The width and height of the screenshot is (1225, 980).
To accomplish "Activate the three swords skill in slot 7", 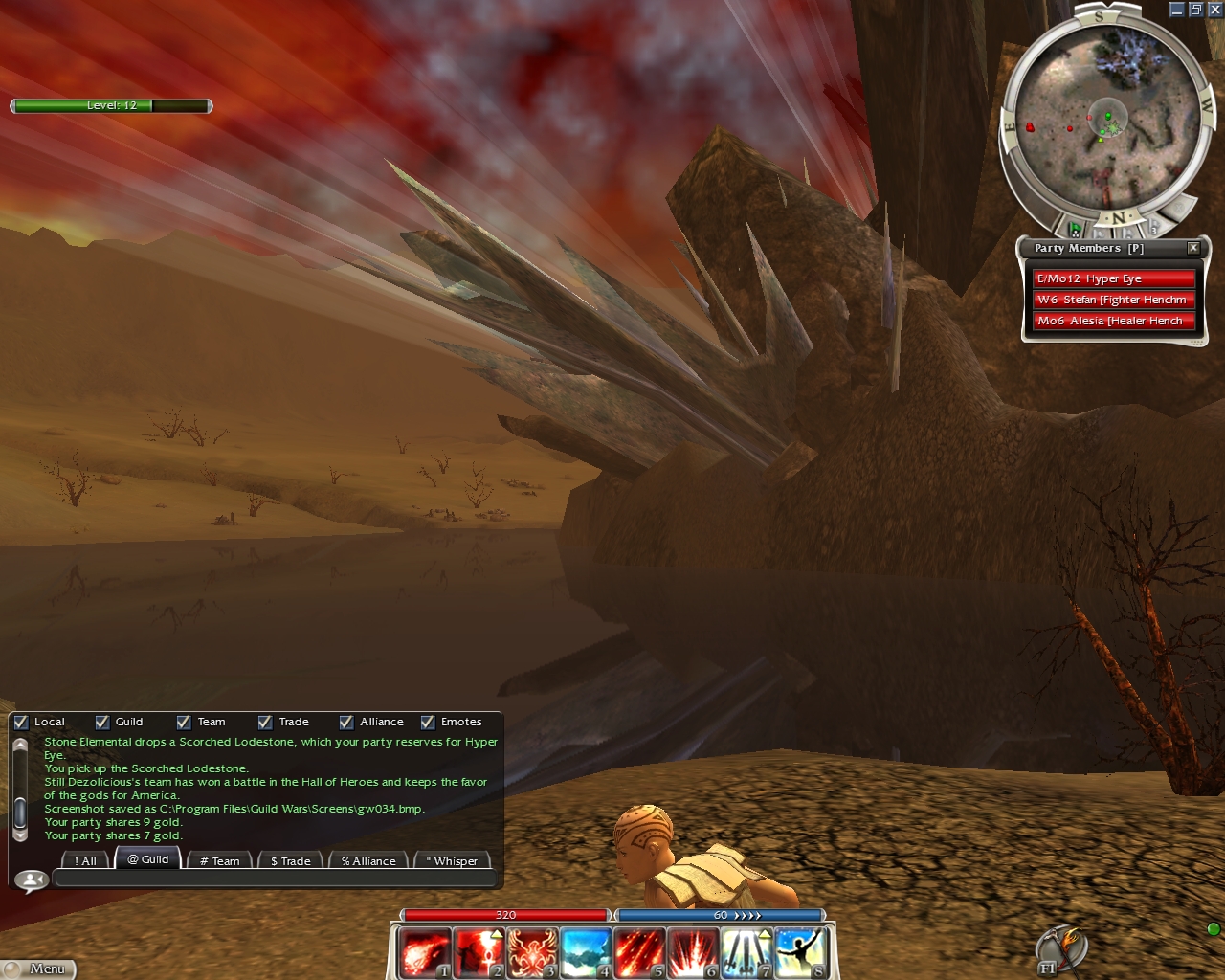I will tap(746, 953).
